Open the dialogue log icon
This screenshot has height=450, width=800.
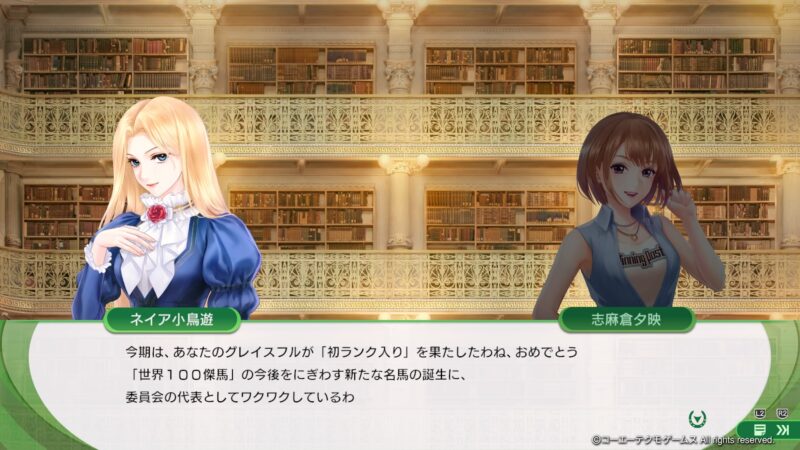click(760, 429)
